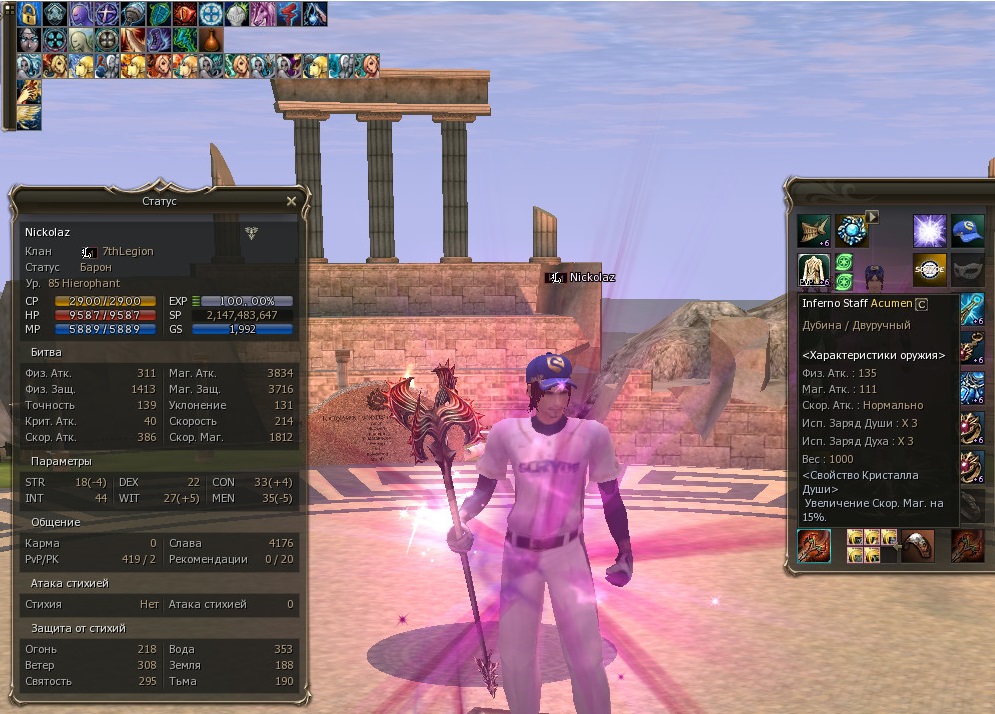Screen dimensions: 995x714
Task: Click the purple starburst item slot
Action: click(x=929, y=231)
